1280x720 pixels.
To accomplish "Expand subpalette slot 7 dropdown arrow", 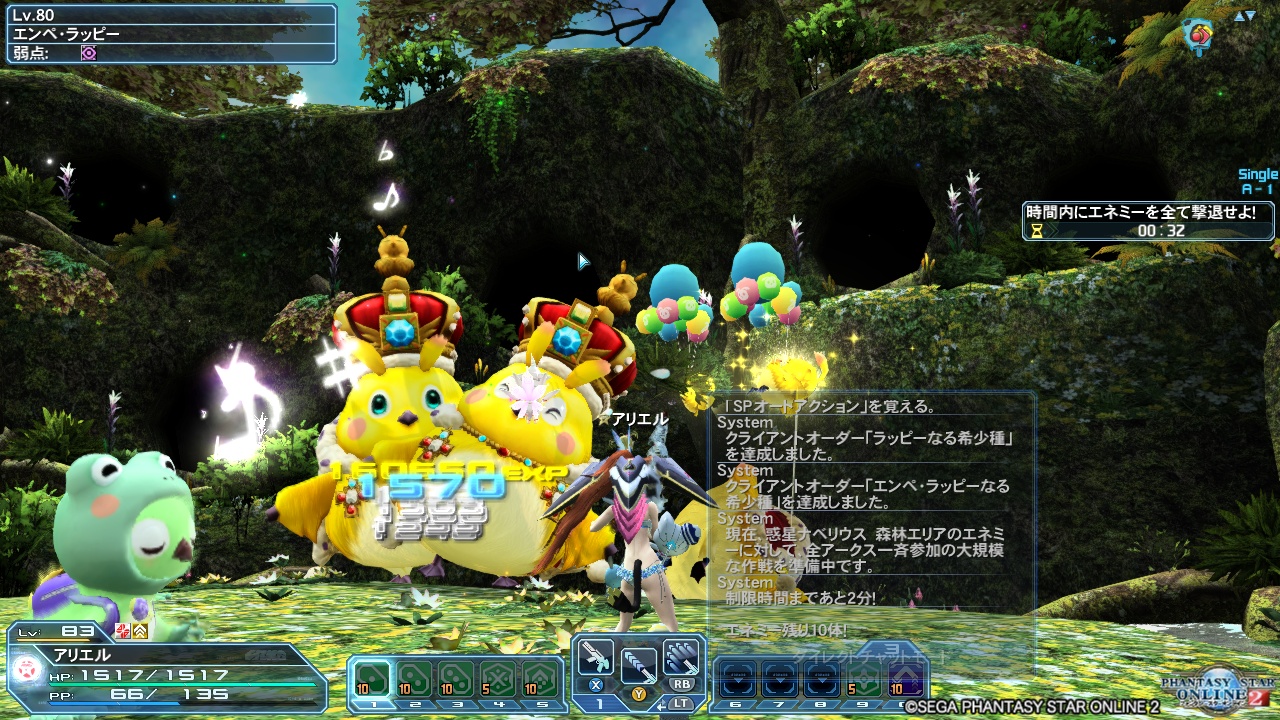I will pyautogui.click(x=779, y=681).
